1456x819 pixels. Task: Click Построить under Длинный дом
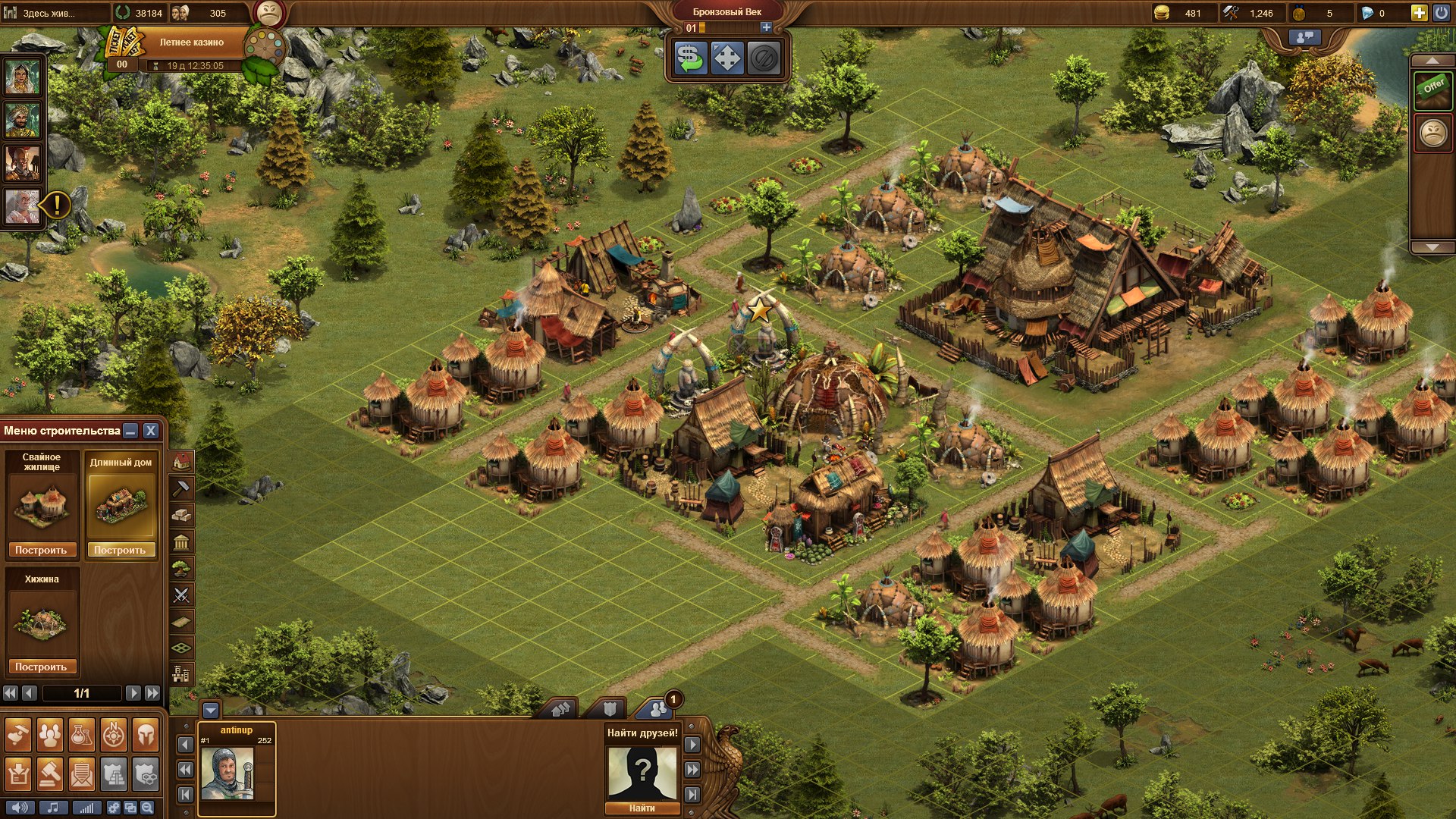click(x=122, y=551)
